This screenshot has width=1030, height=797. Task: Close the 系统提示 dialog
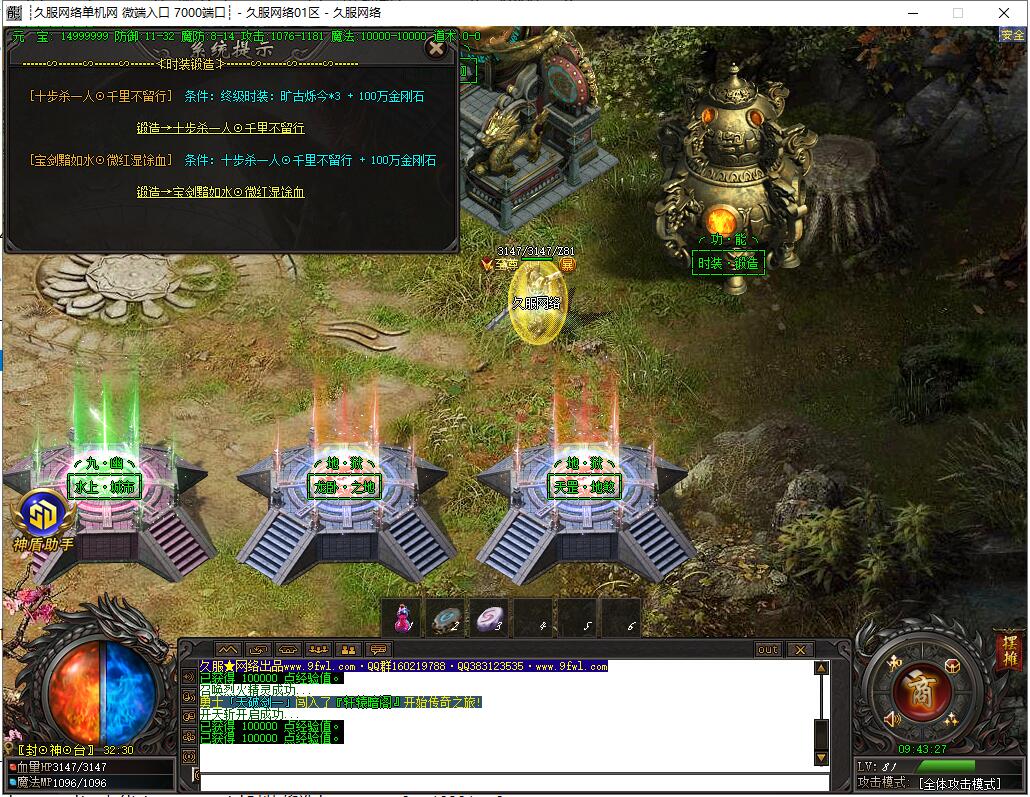click(435, 47)
